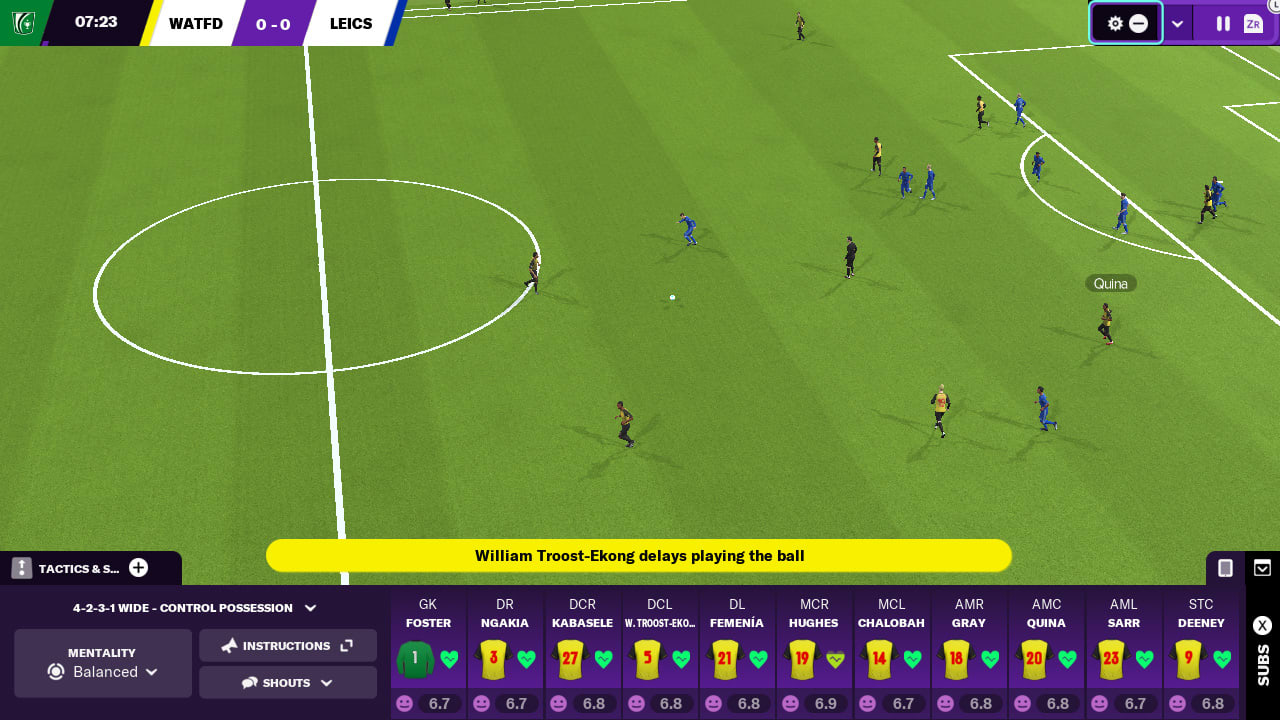1280x720 pixels.
Task: Open the tablet view icon above player bar
Action: point(1224,567)
